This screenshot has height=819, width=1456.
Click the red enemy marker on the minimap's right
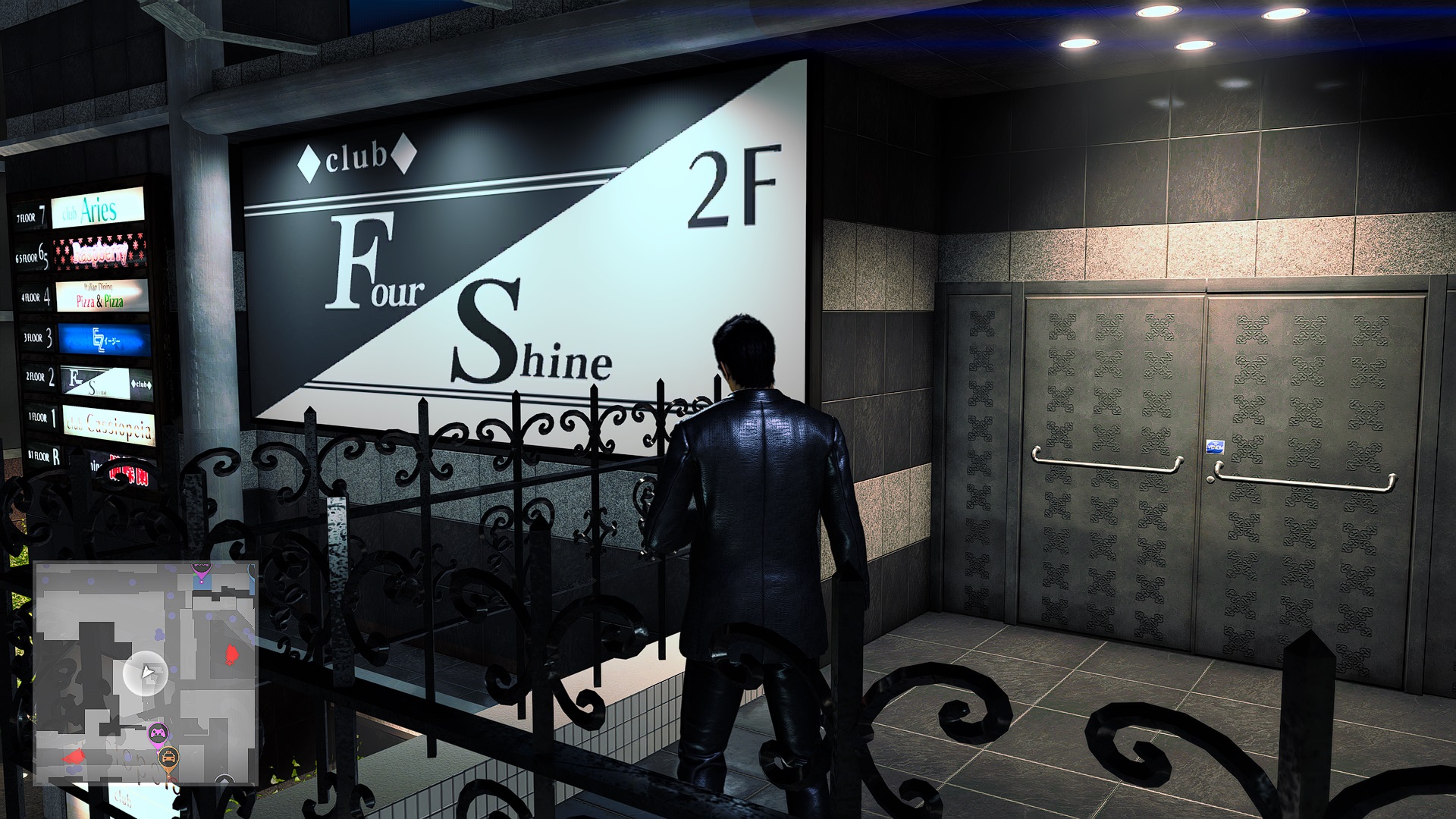tap(231, 654)
